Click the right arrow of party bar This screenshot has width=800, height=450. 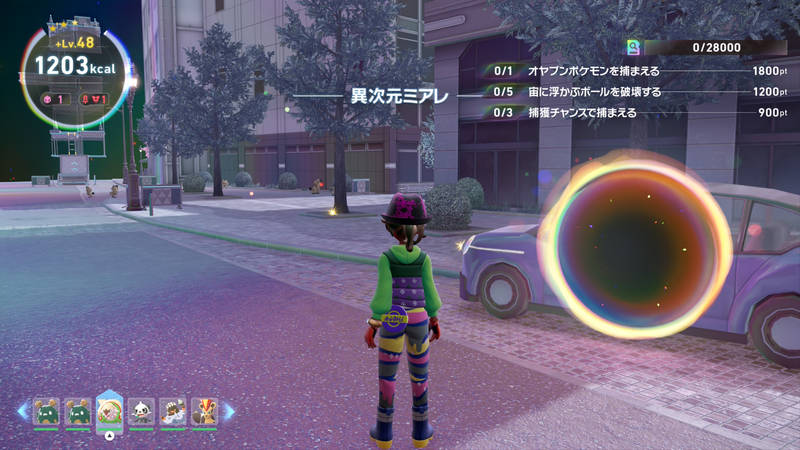point(228,411)
